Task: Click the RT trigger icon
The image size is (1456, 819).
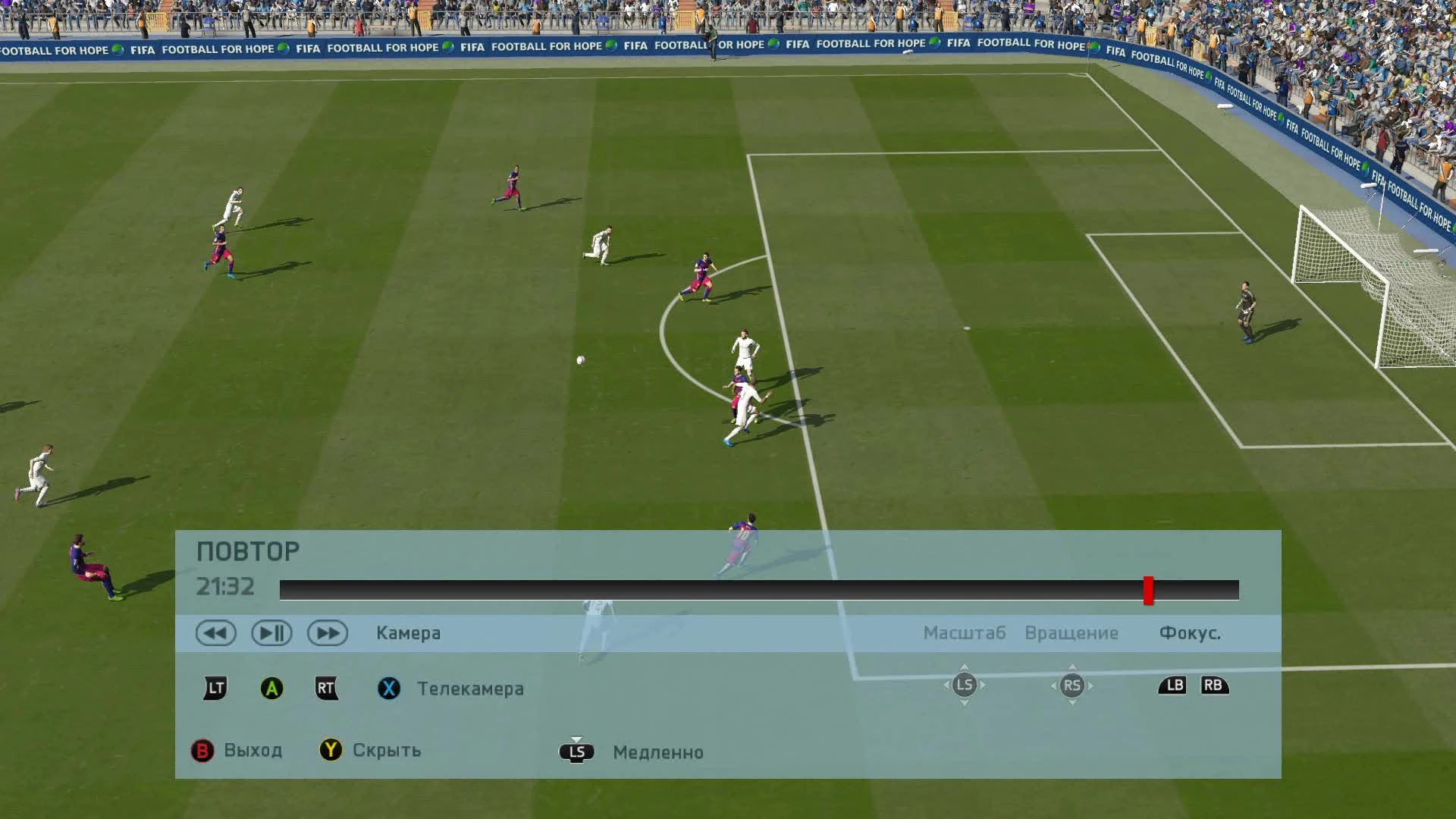Action: tap(327, 689)
